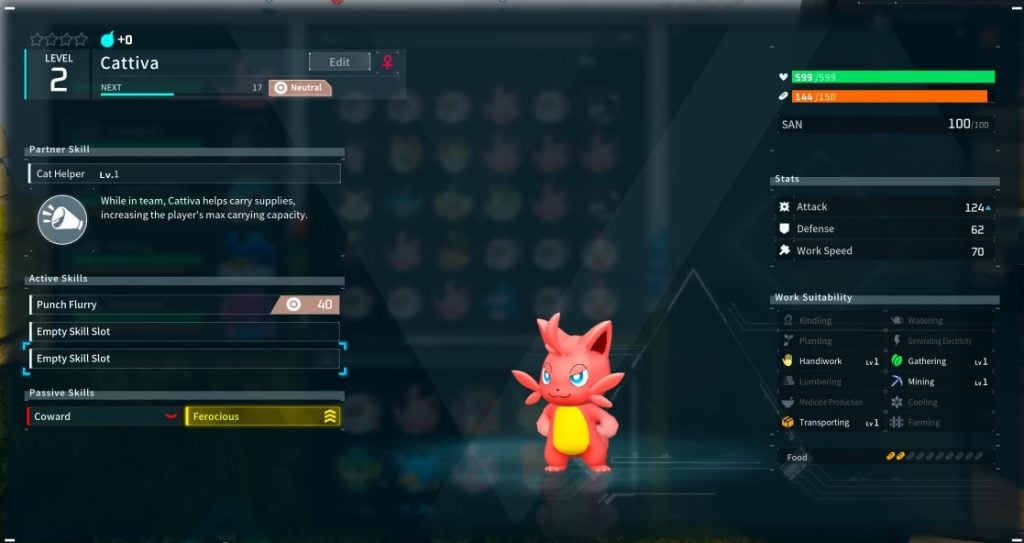Select the Handiwork work suitability entry
1024x543 pixels.
(830, 361)
